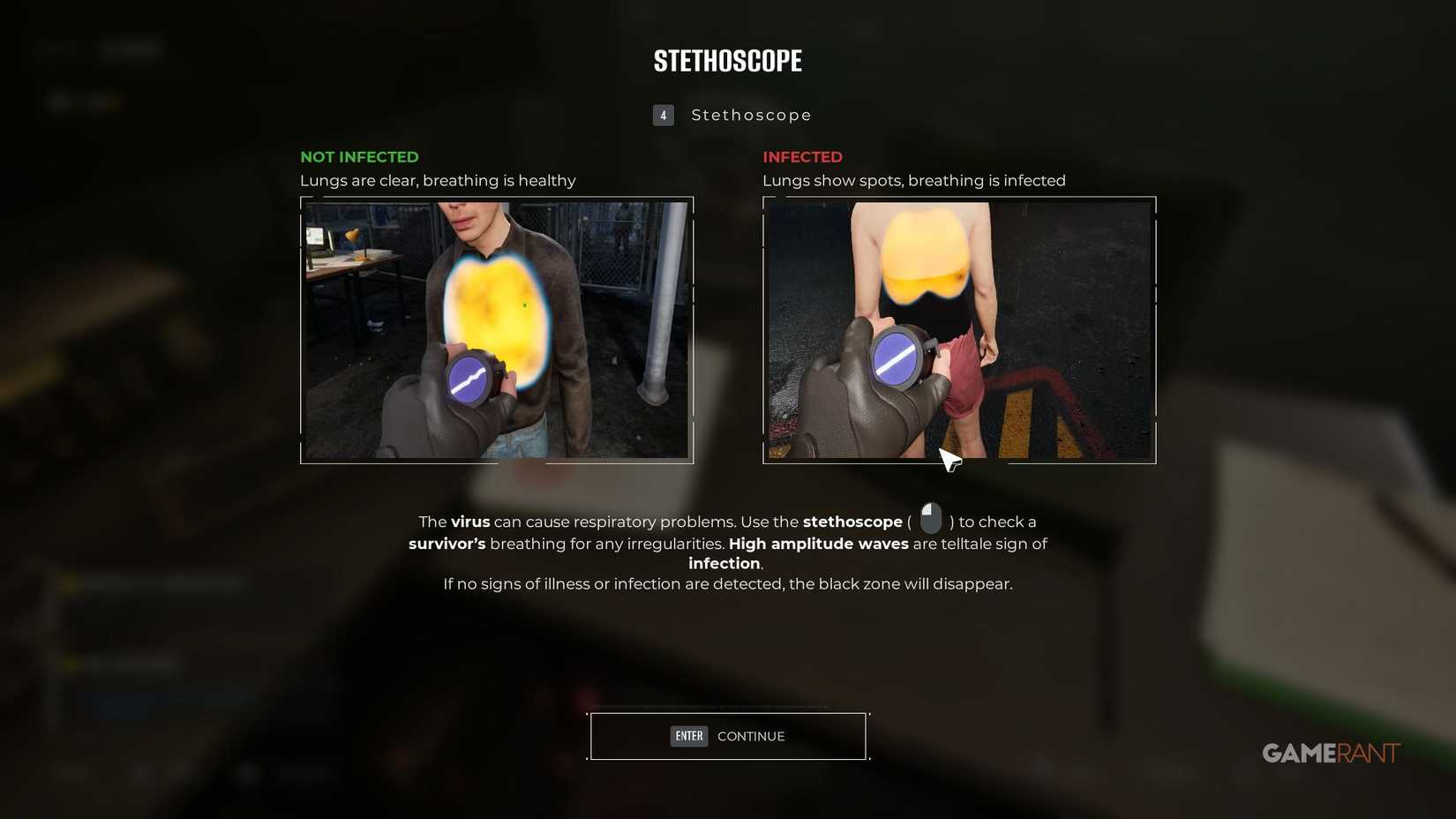Click the stethoscope dial in the left image
1456x819 pixels.
pos(467,379)
